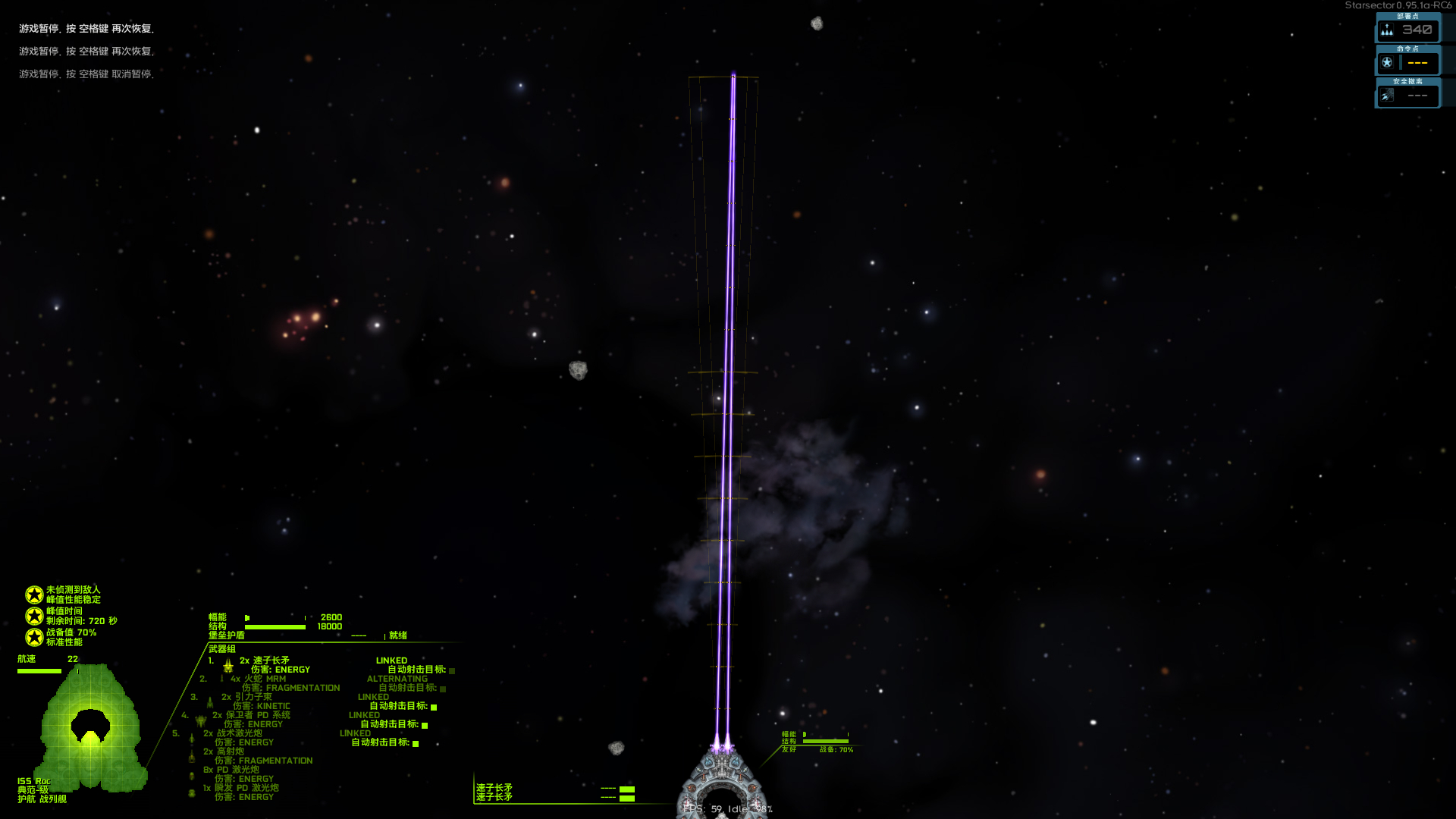Click the 部署点 deployment points icon
Screen dimensions: 1456x819
[1387, 29]
